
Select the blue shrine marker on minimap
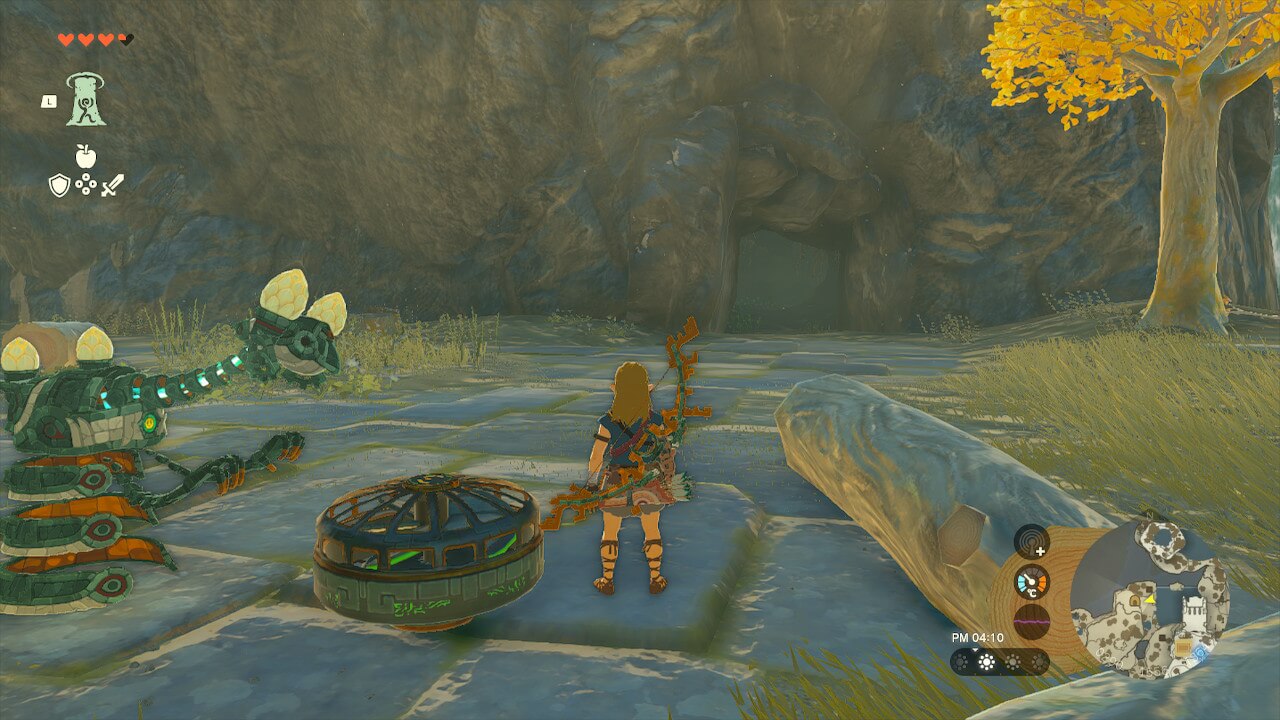tap(1198, 653)
